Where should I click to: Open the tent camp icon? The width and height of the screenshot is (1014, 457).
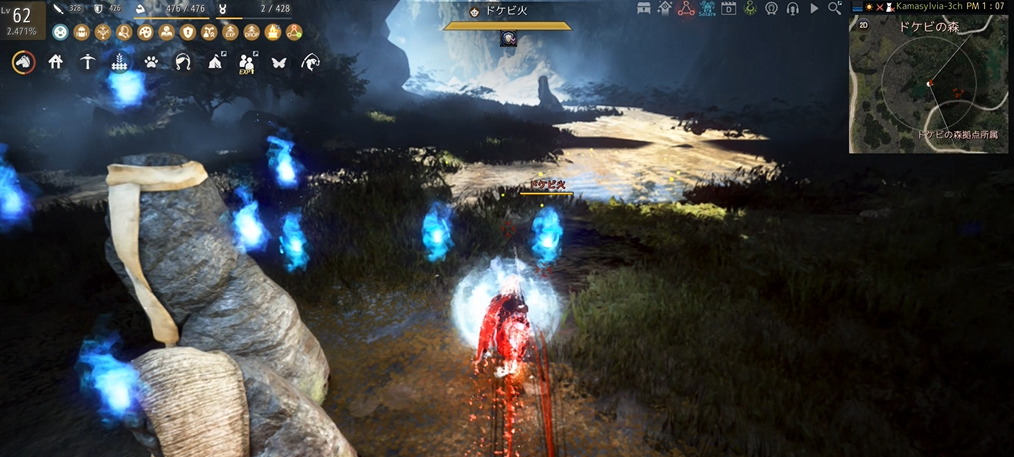click(215, 62)
